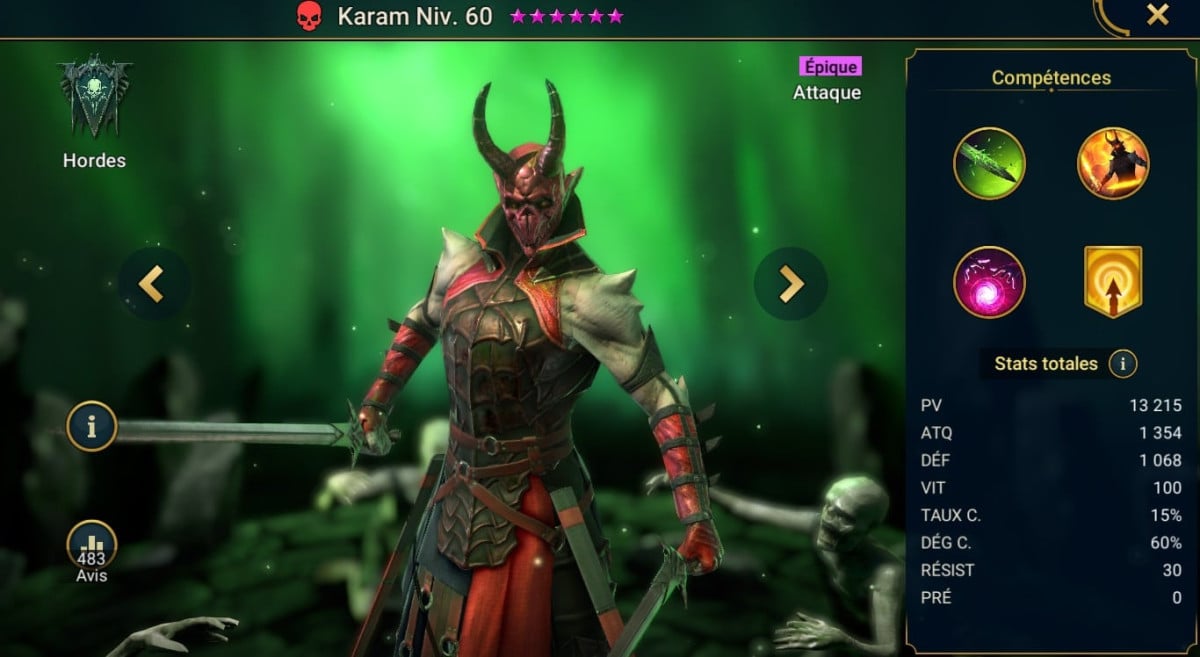The width and height of the screenshot is (1200, 657).
Task: Go to the previous champion
Action: tap(152, 284)
